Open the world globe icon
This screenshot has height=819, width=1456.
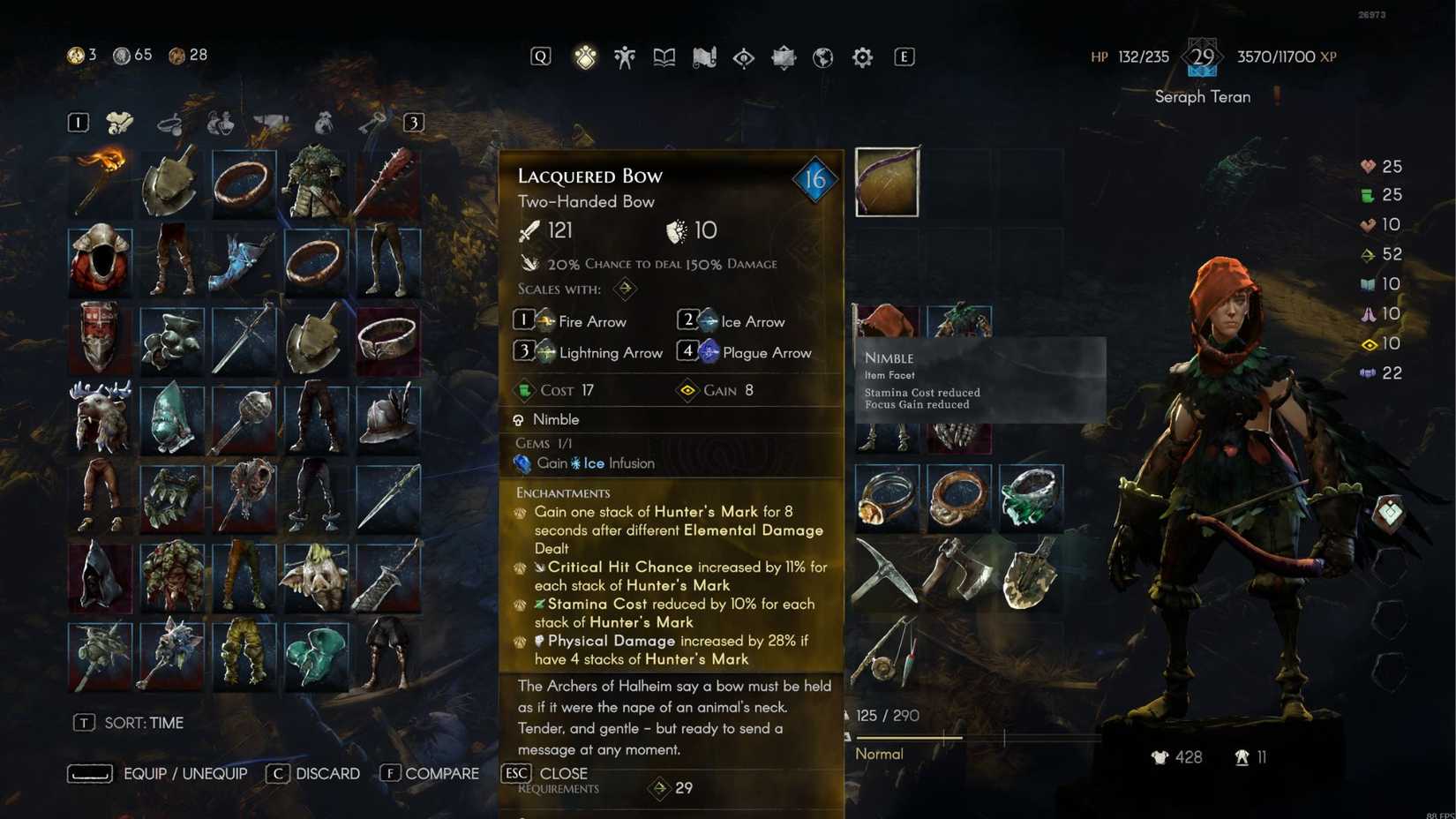[822, 56]
